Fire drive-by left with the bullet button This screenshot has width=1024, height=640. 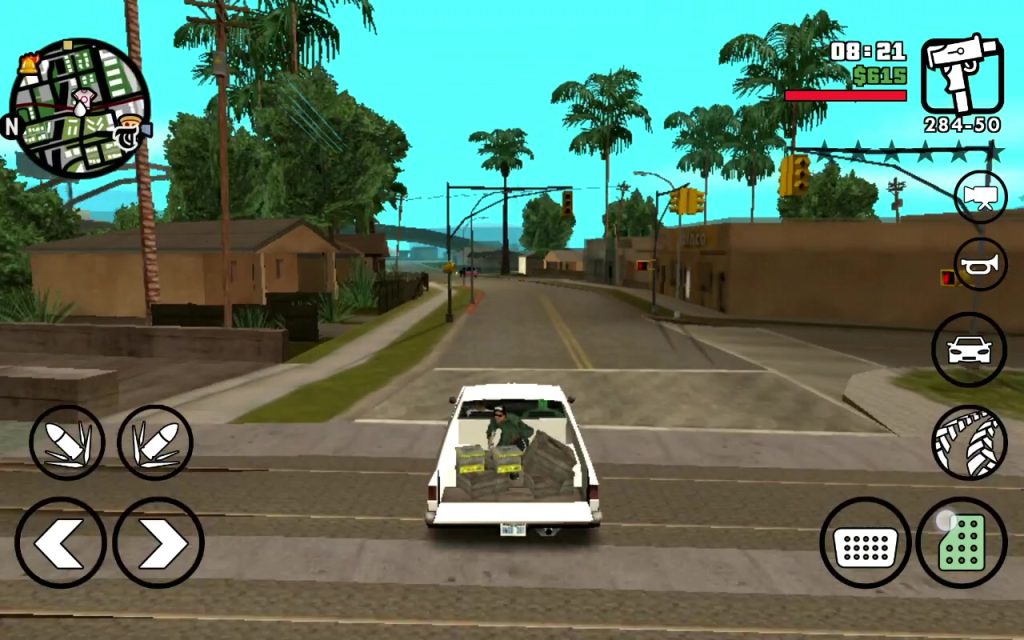coord(67,442)
